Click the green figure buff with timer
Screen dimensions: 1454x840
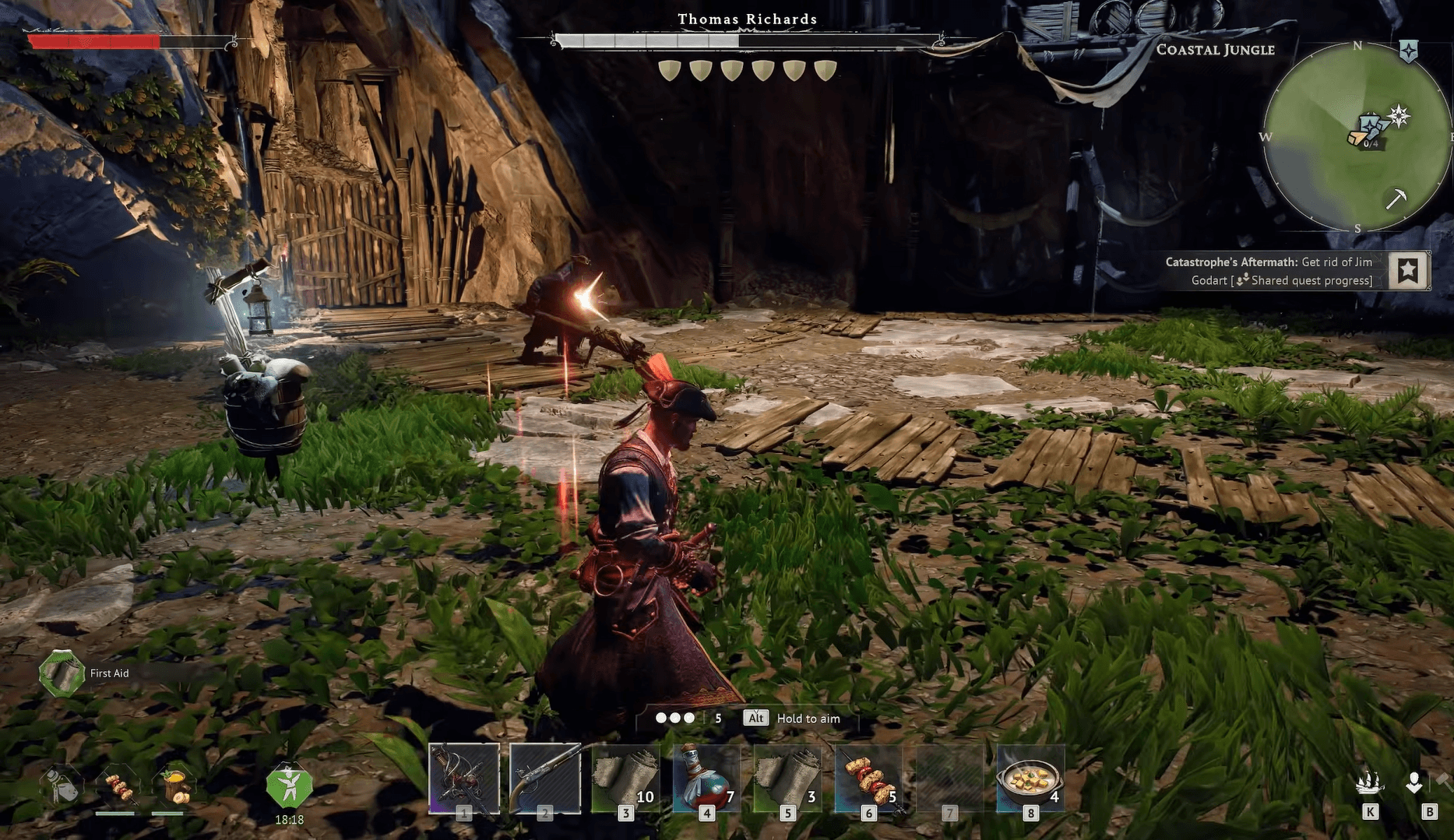point(289,787)
